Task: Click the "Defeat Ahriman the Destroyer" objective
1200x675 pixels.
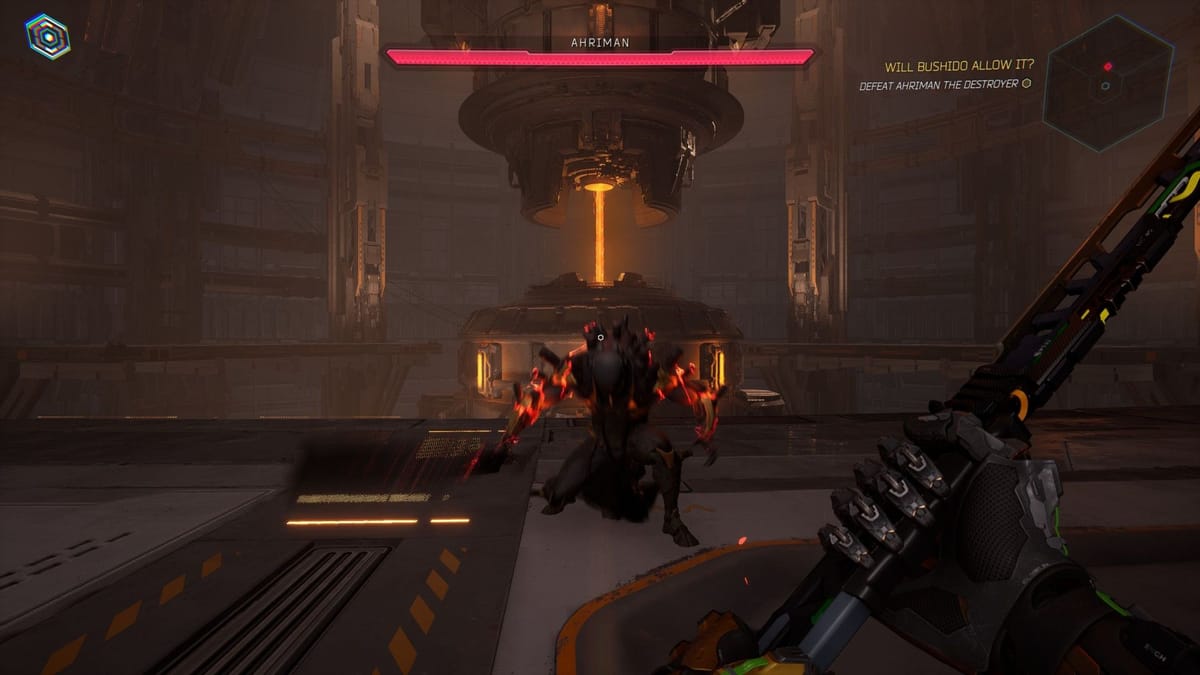Action: (940, 86)
